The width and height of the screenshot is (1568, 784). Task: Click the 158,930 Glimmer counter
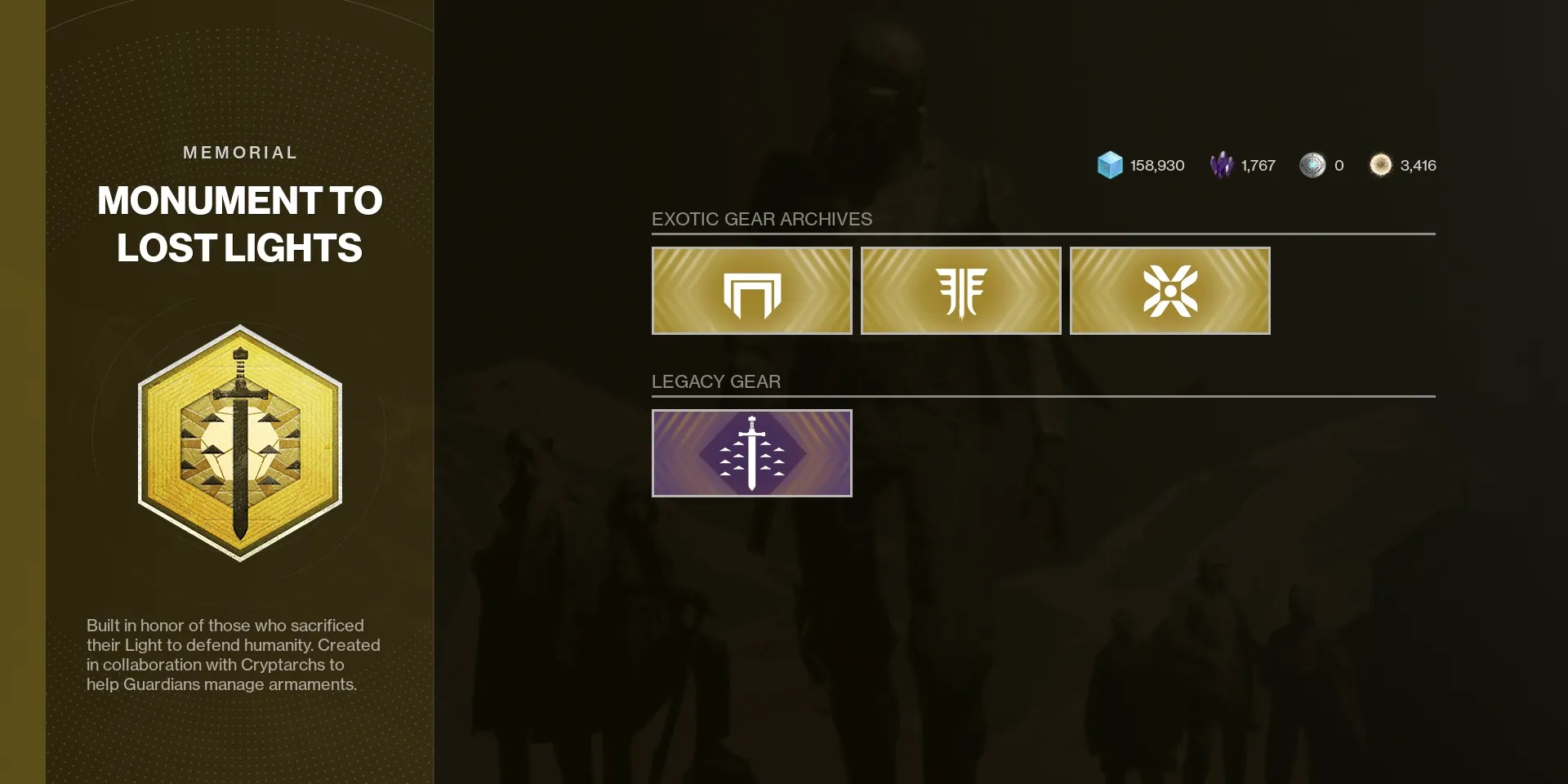(x=1156, y=165)
